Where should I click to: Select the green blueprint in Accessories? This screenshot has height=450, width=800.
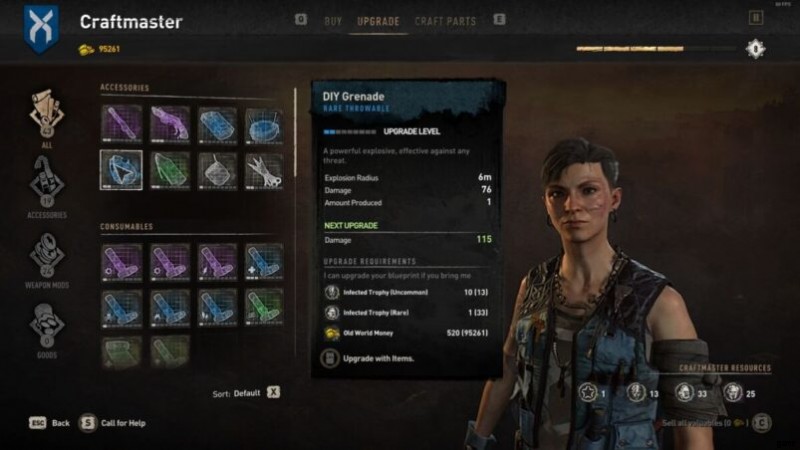pyautogui.click(x=169, y=170)
